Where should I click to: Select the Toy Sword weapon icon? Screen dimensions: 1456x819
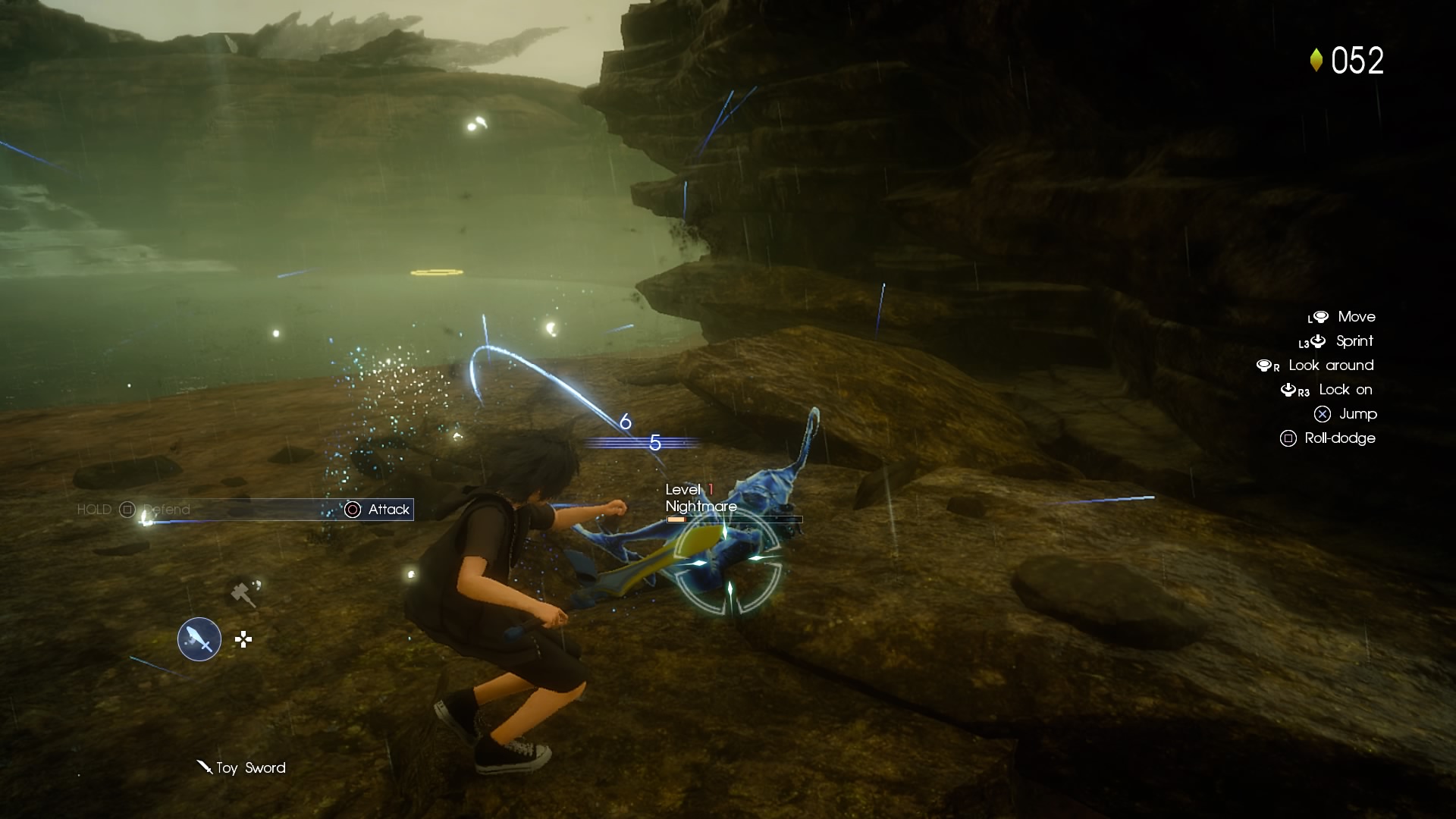199,639
